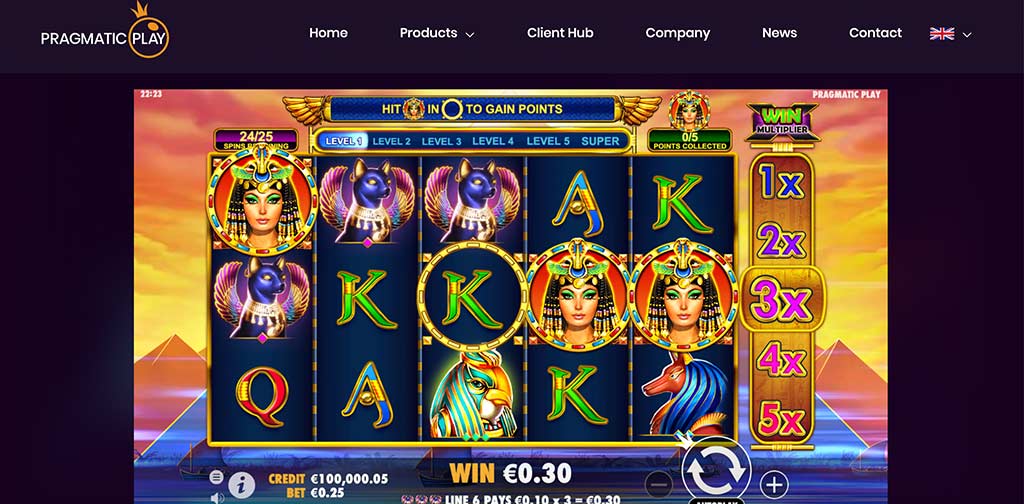Open the slot's hamburger menu icon
Viewport: 1024px width, 504px height.
click(x=217, y=477)
